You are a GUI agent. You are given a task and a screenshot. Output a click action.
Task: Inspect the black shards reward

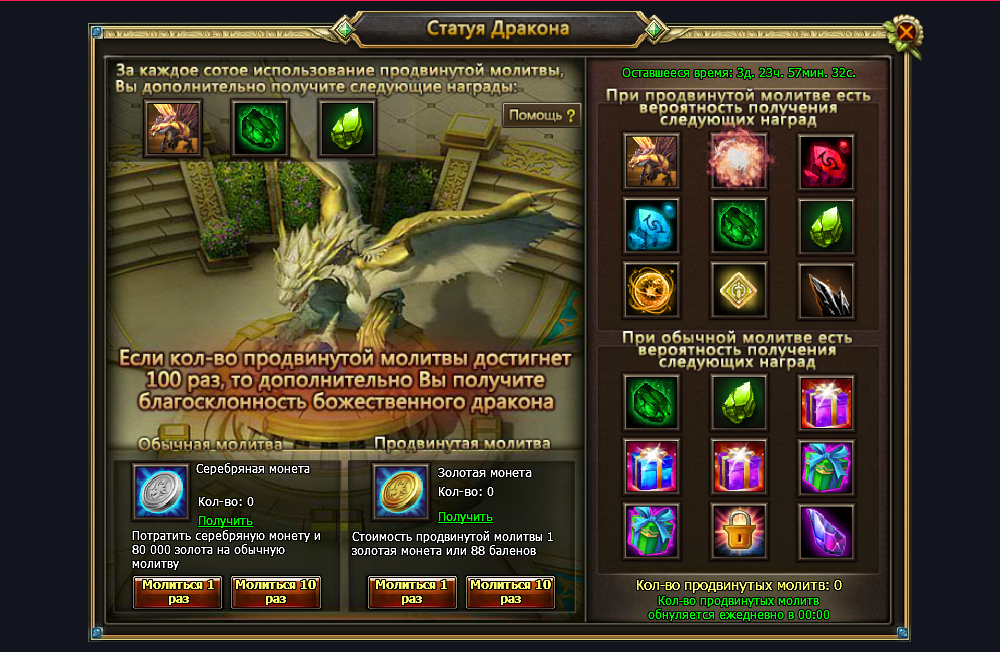[826, 291]
